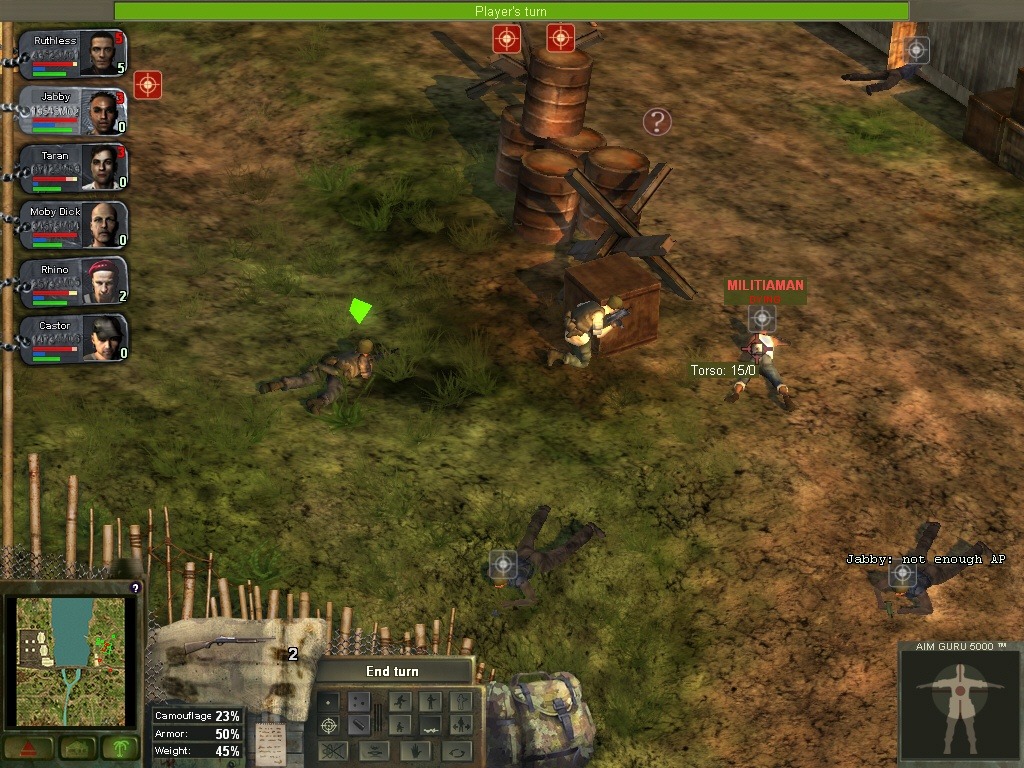Viewport: 1024px width, 768px height.
Task: Click the End turn button
Action: [392, 671]
